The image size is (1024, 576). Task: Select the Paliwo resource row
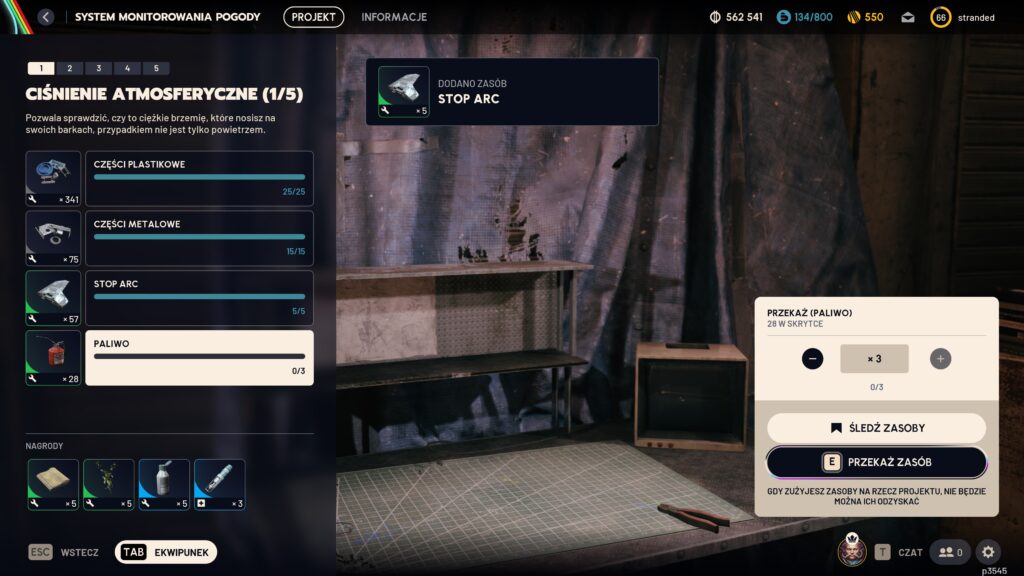point(199,358)
